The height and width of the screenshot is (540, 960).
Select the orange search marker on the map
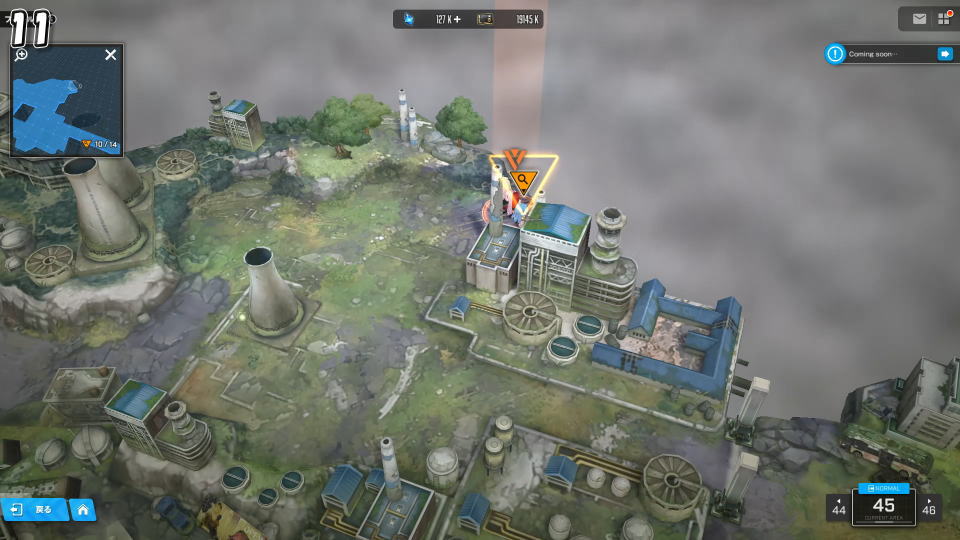tap(522, 181)
